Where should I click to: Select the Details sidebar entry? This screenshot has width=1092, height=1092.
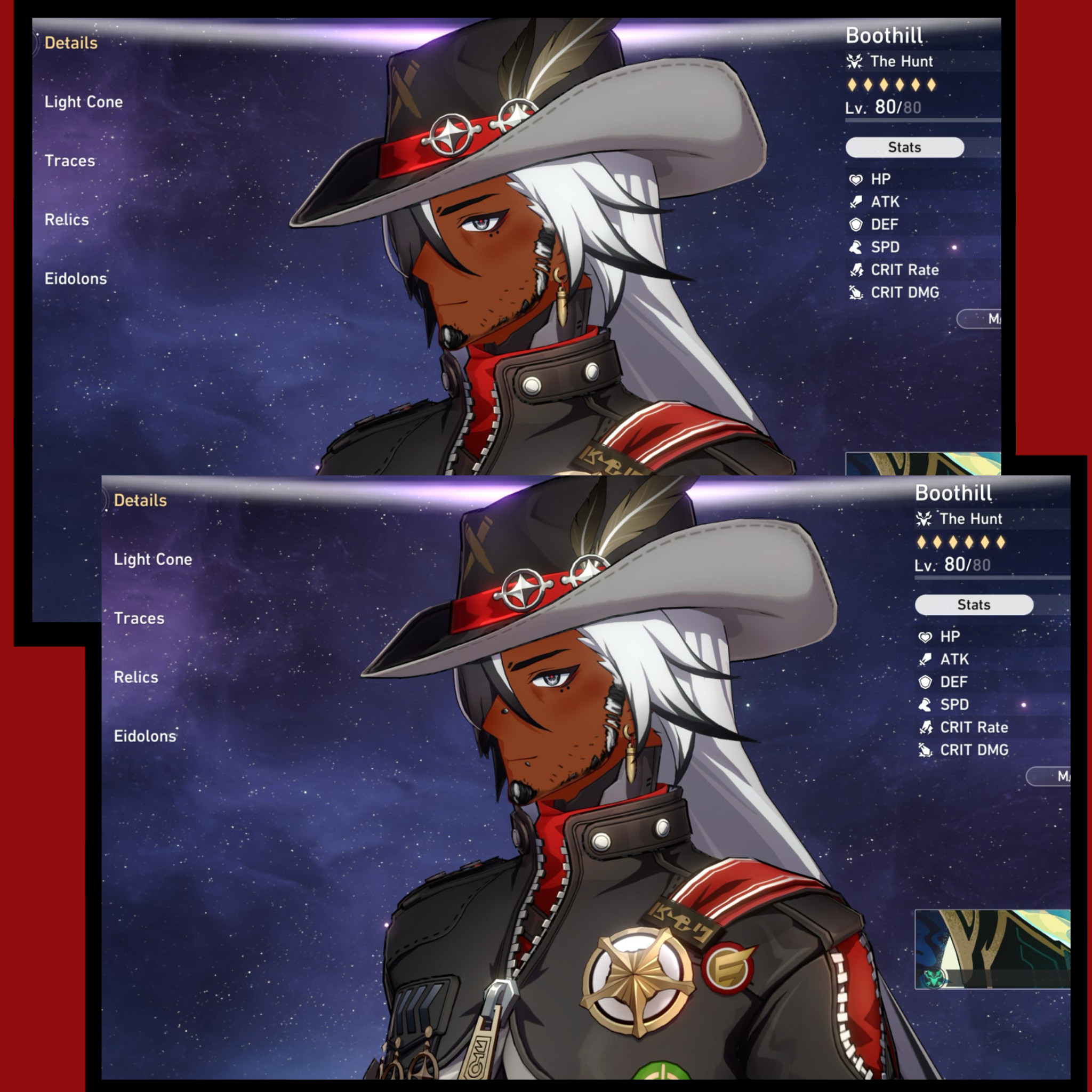[141, 500]
